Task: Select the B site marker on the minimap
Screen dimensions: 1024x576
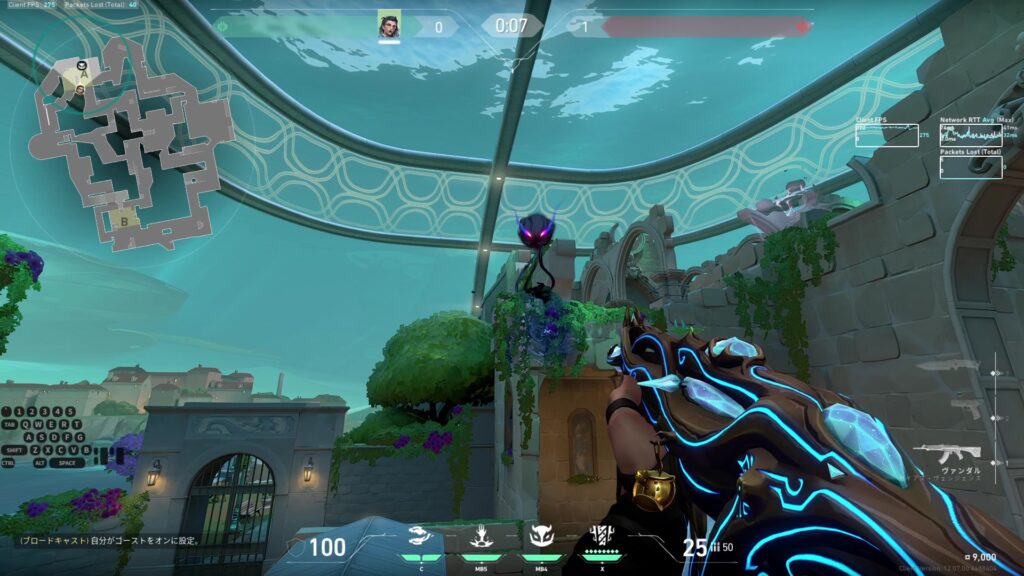Action: [125, 220]
